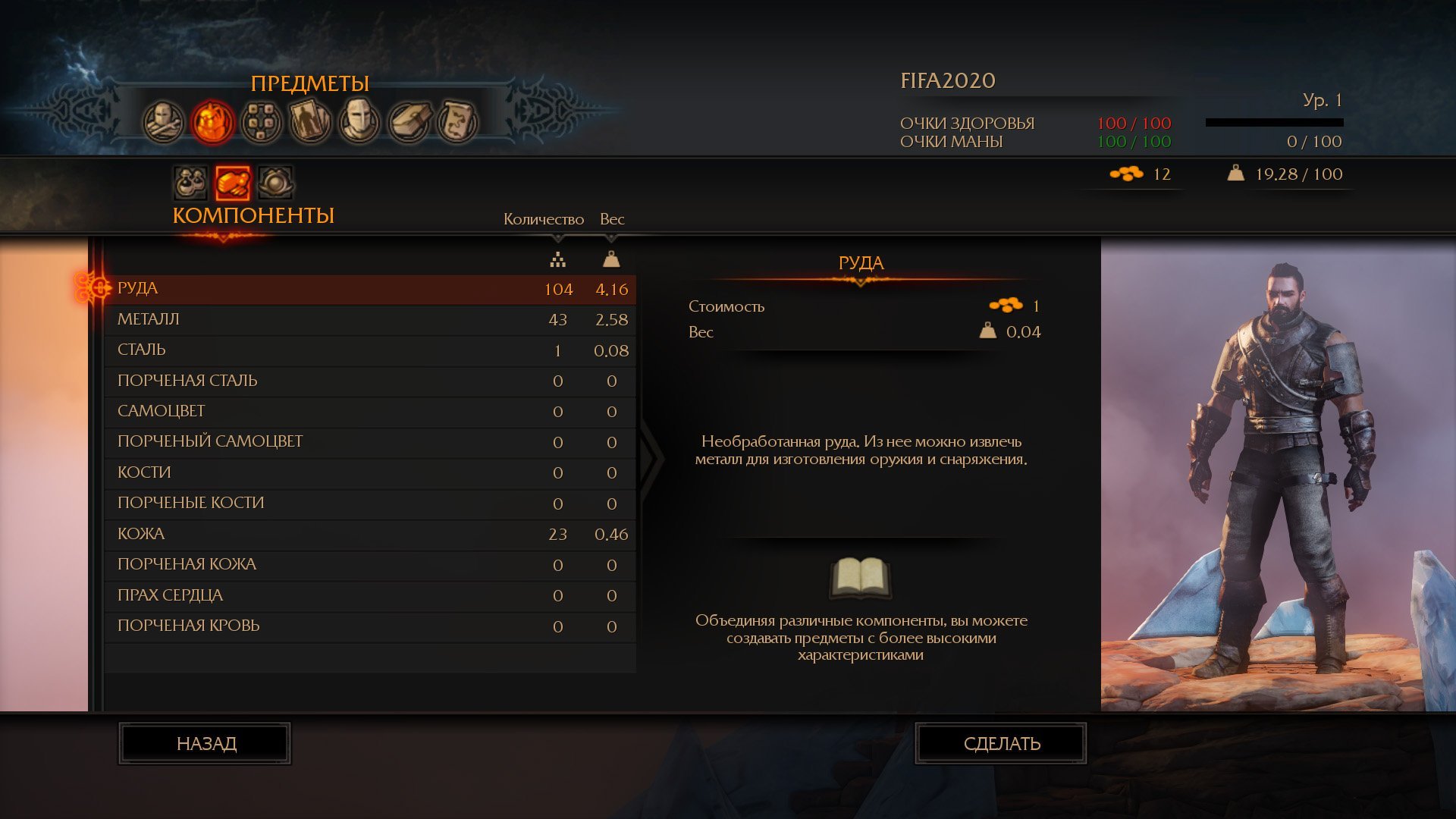The image size is (1456, 819).
Task: Go back with the НАЗАД button
Action: 205,744
